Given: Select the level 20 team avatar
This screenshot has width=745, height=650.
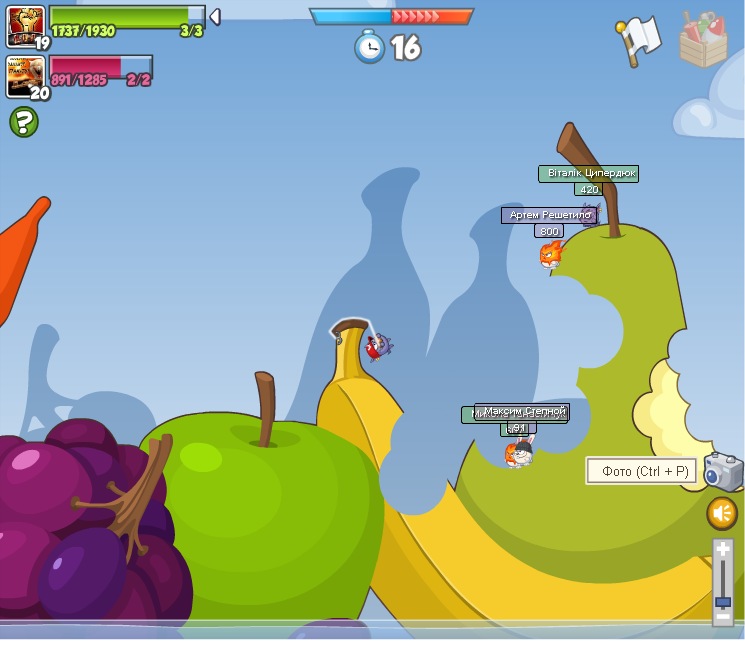Looking at the screenshot, I should point(24,75).
